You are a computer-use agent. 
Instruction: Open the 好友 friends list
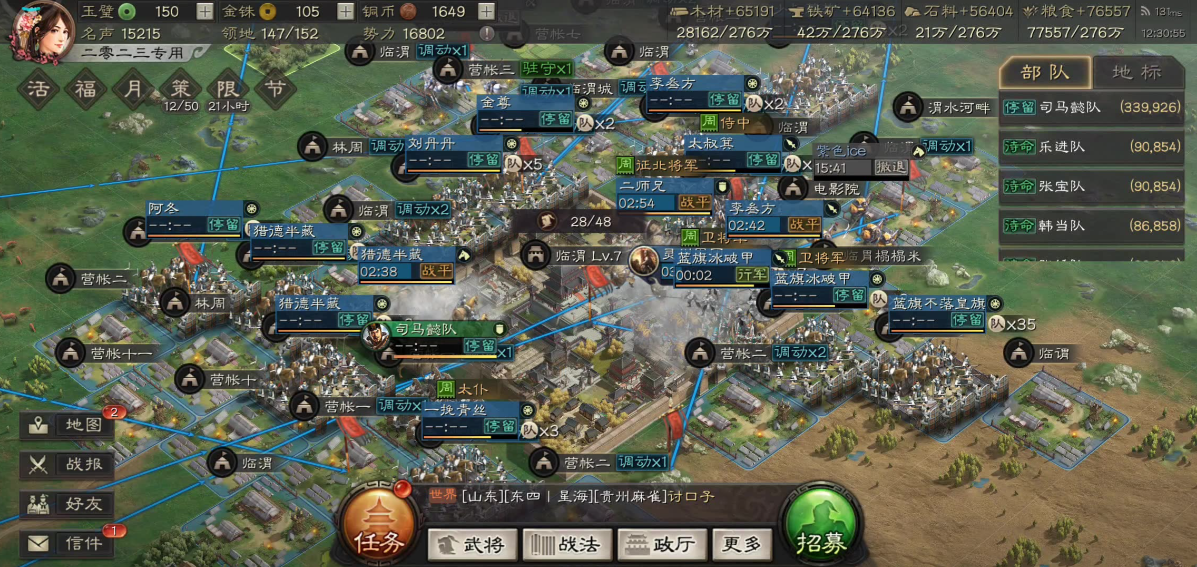67,504
